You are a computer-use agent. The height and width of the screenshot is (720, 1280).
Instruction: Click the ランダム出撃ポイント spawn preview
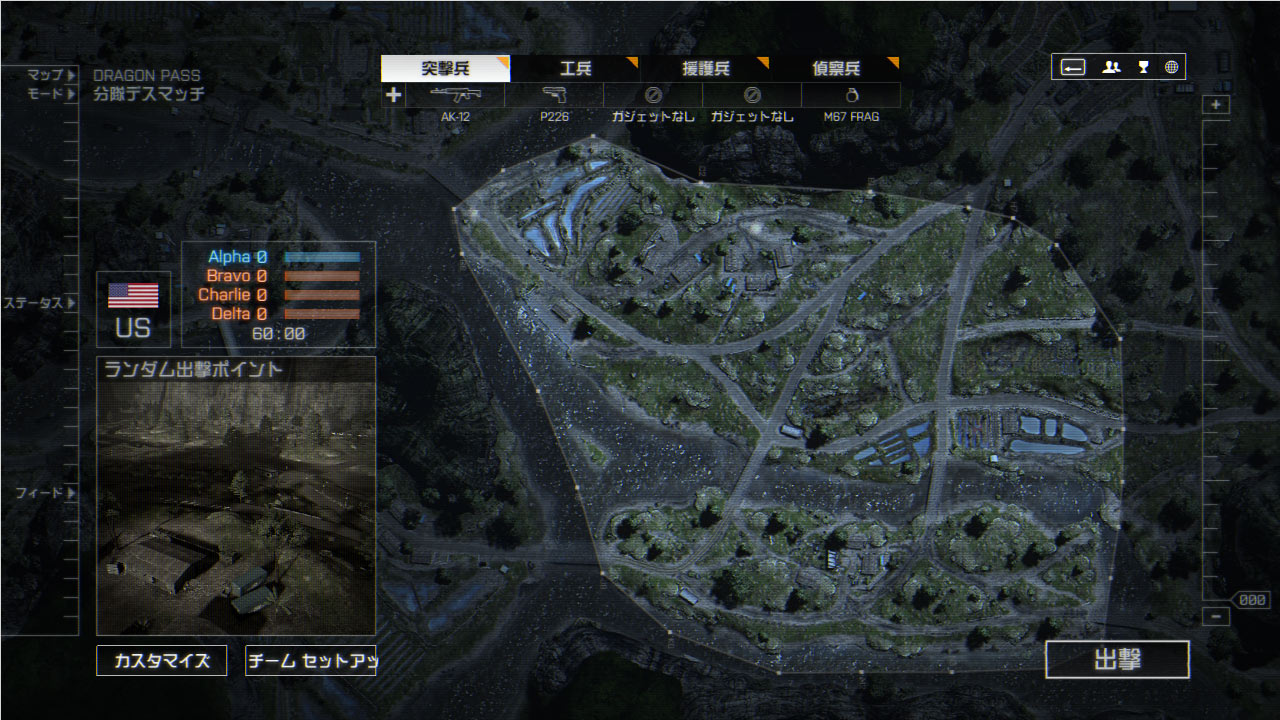(236, 496)
